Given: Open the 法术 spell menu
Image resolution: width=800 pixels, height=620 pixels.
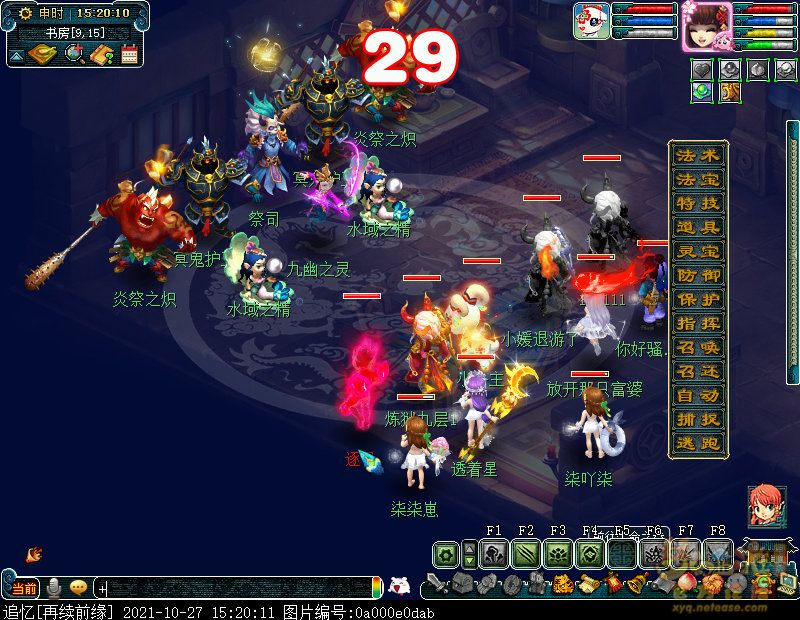Looking at the screenshot, I should coord(698,156).
